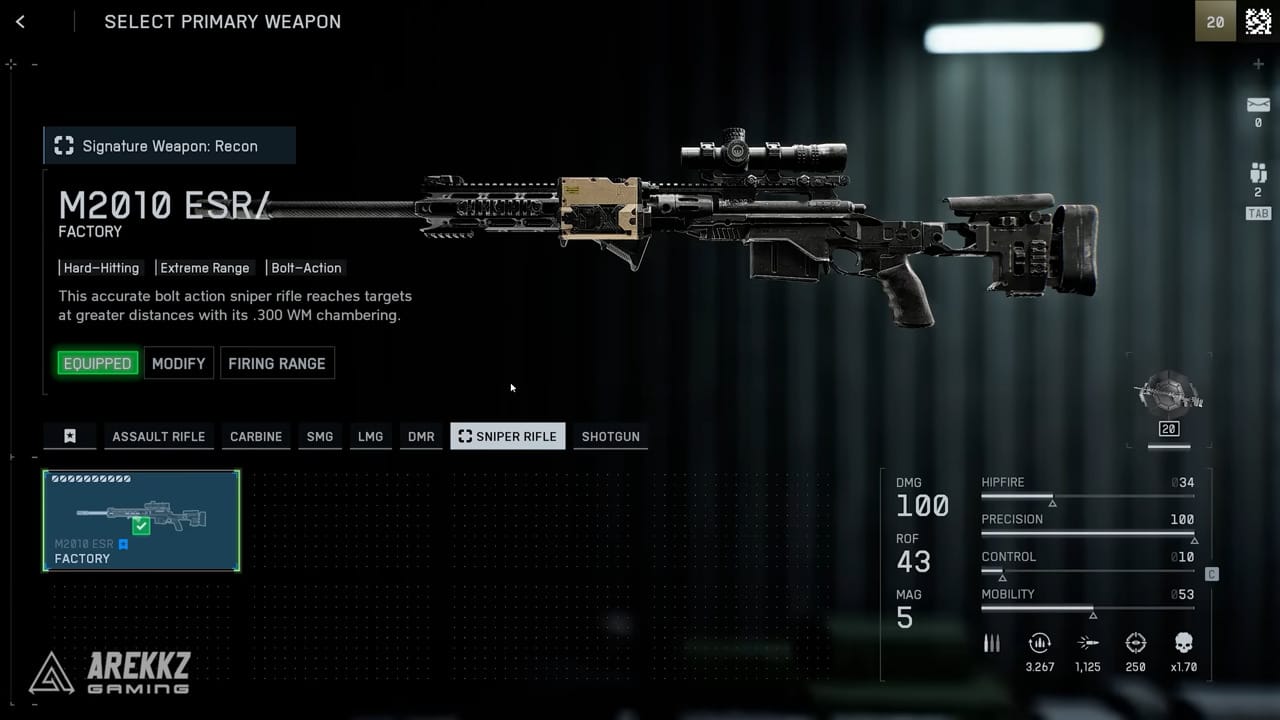Select the reload speed stat icon showing 3.267
The width and height of the screenshot is (1280, 720).
[1040, 643]
